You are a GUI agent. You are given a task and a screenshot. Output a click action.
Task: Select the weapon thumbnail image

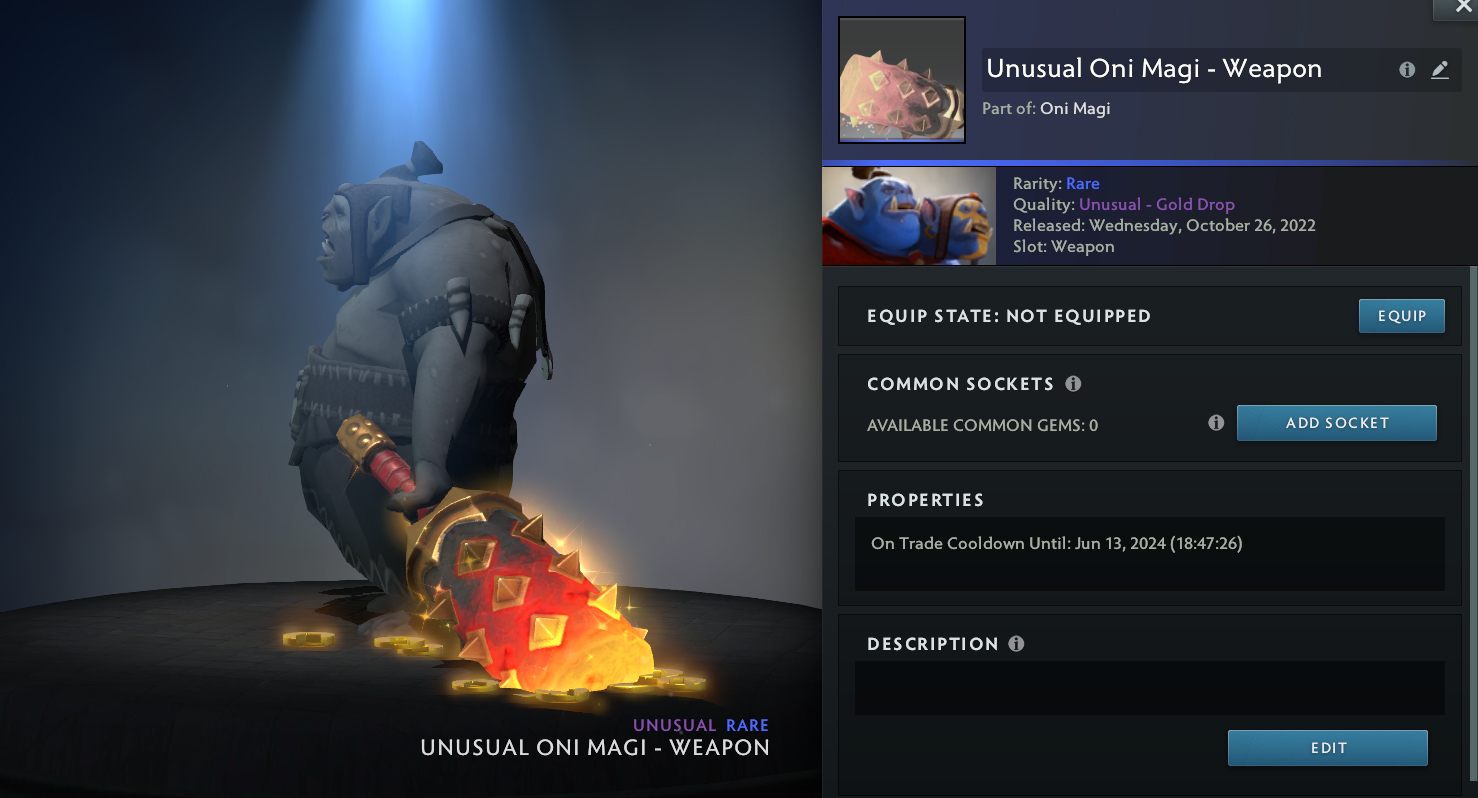pos(901,80)
